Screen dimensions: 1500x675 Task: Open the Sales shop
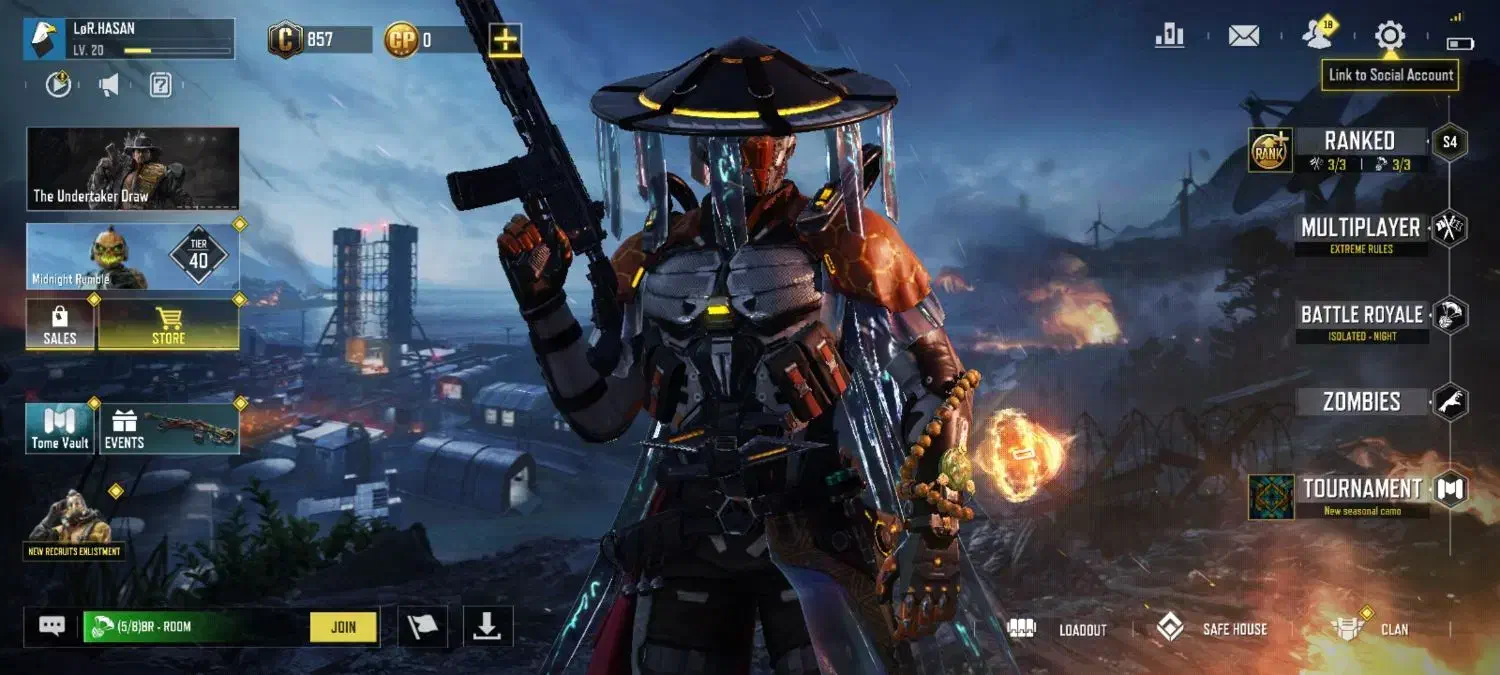[60, 325]
